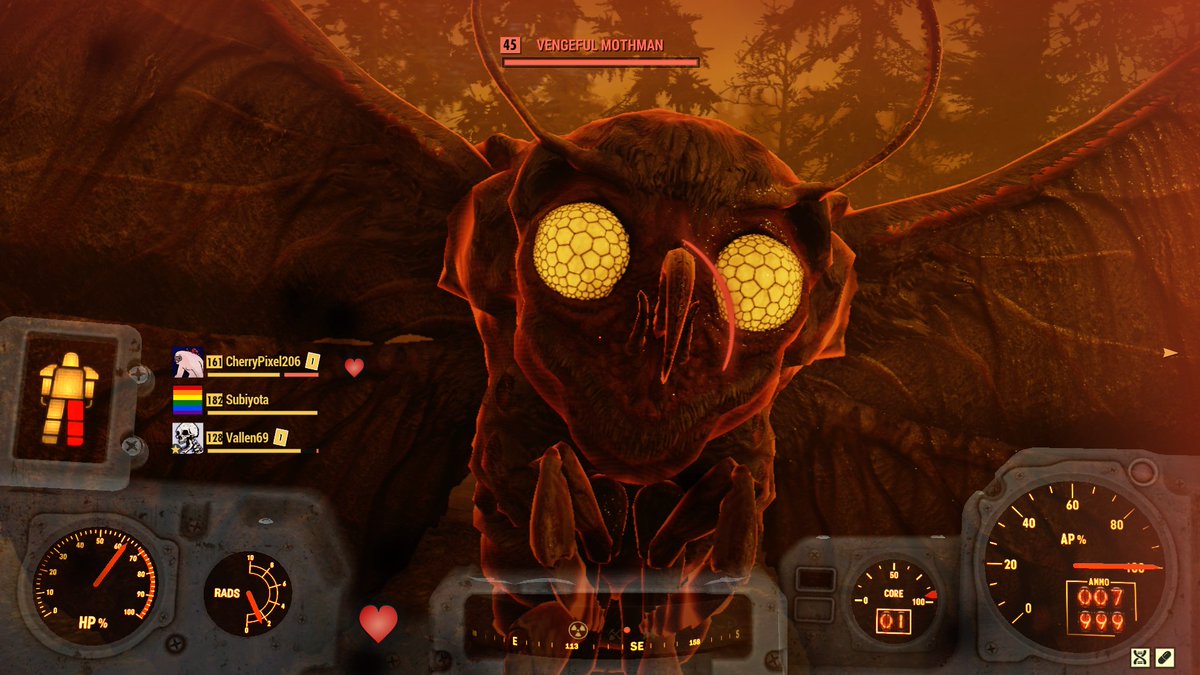Click the power armor condition figure
The width and height of the screenshot is (1200, 675).
point(69,398)
